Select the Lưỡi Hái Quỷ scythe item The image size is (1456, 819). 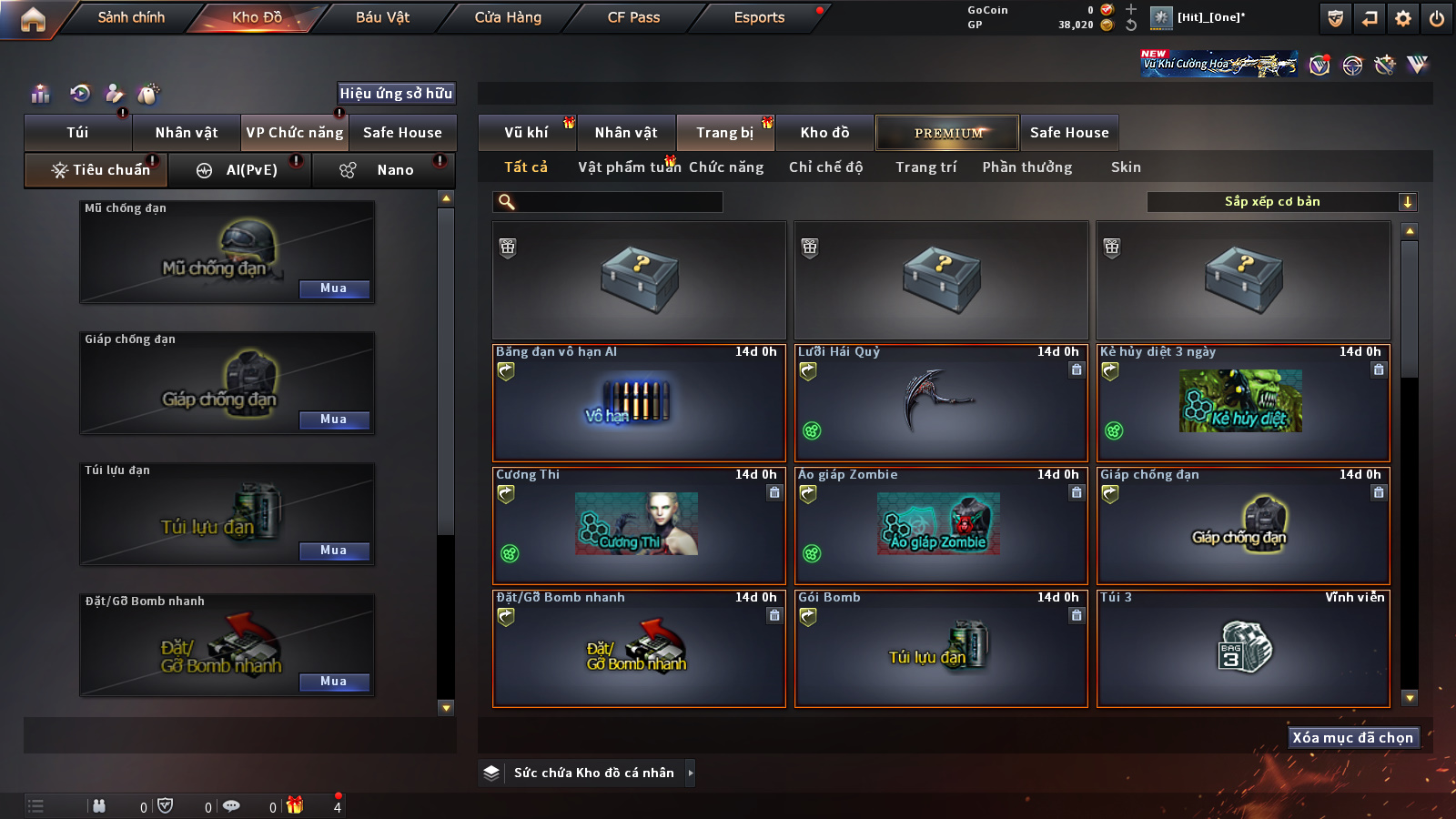tap(941, 403)
